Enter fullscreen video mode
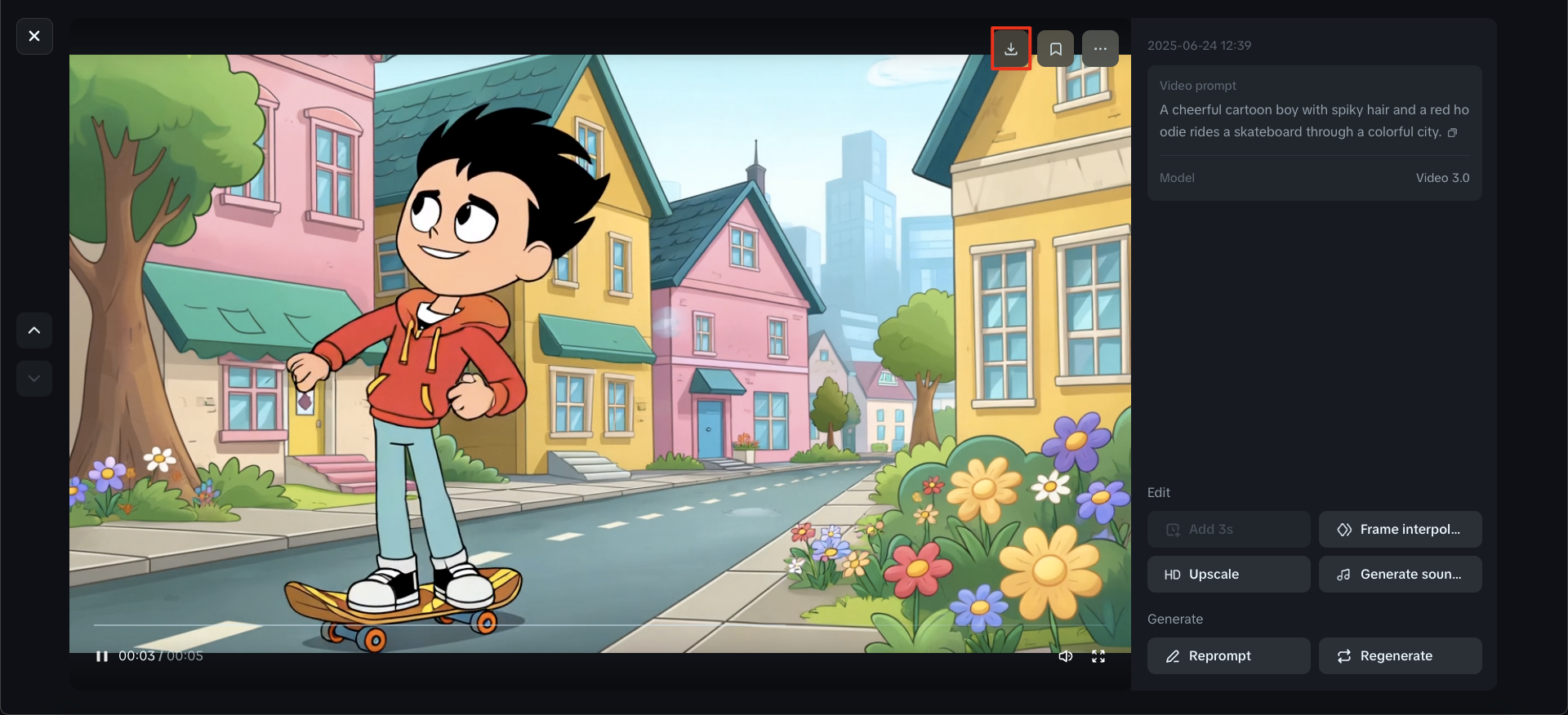The image size is (1568, 715). [1098, 655]
